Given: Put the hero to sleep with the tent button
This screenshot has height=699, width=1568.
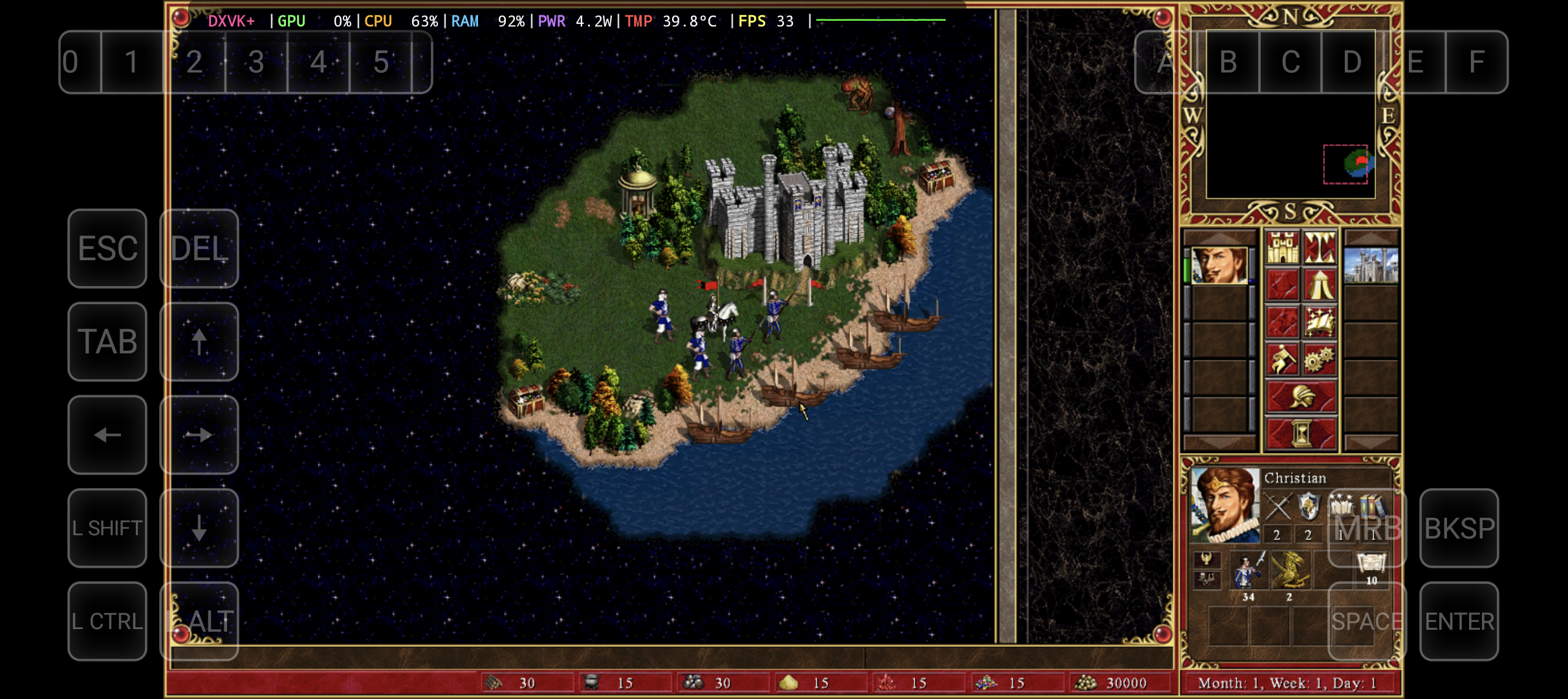Looking at the screenshot, I should tap(1320, 285).
